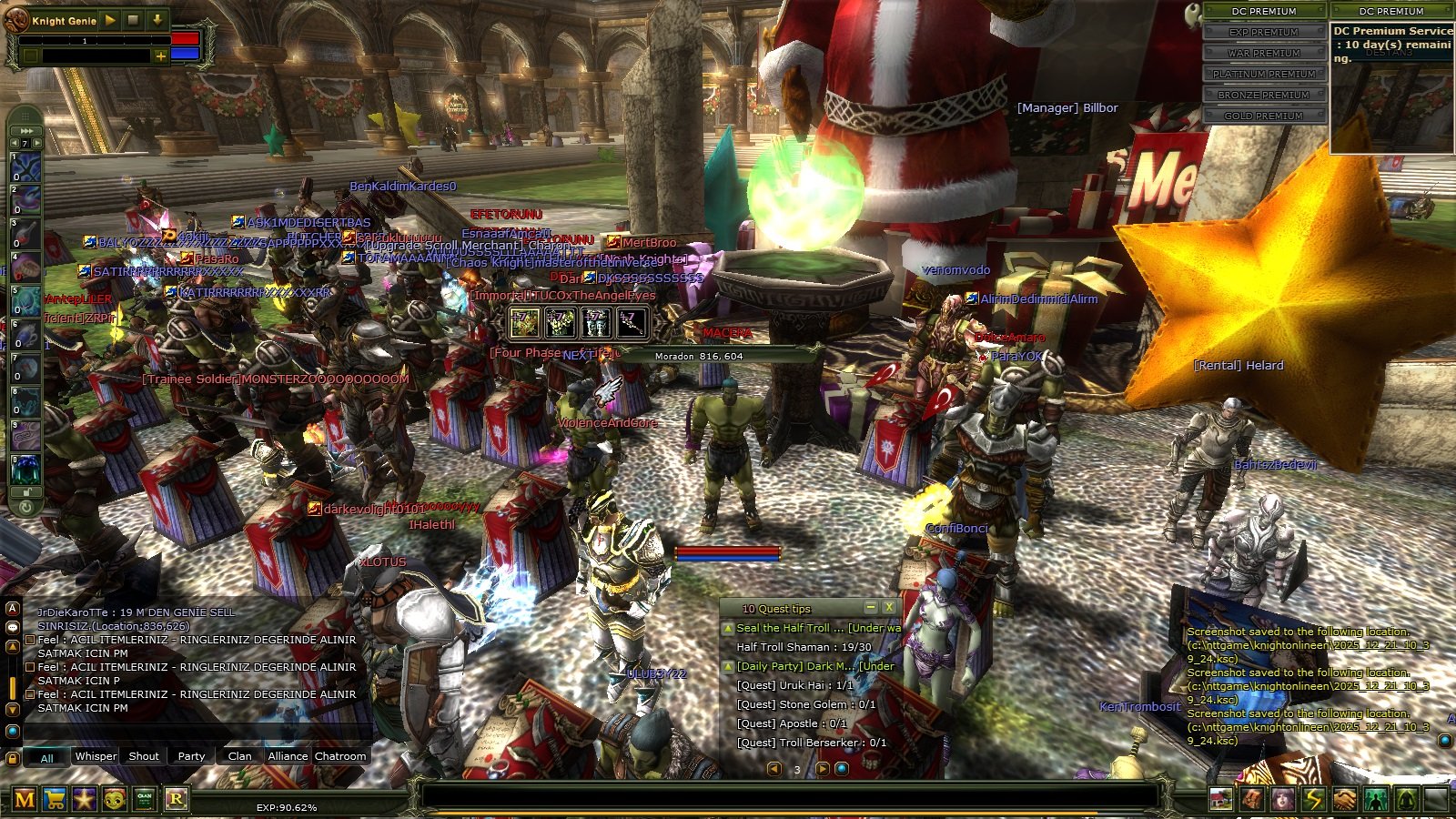1456x819 pixels.
Task: Open the yellow M menu icon
Action: point(25,800)
